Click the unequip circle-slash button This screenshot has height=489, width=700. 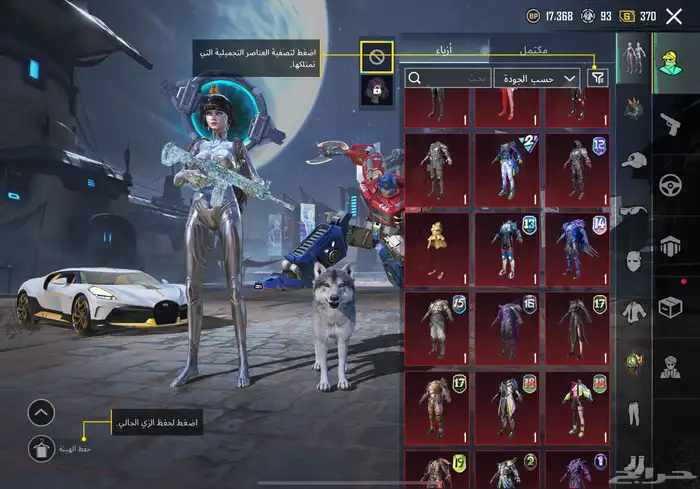click(377, 57)
